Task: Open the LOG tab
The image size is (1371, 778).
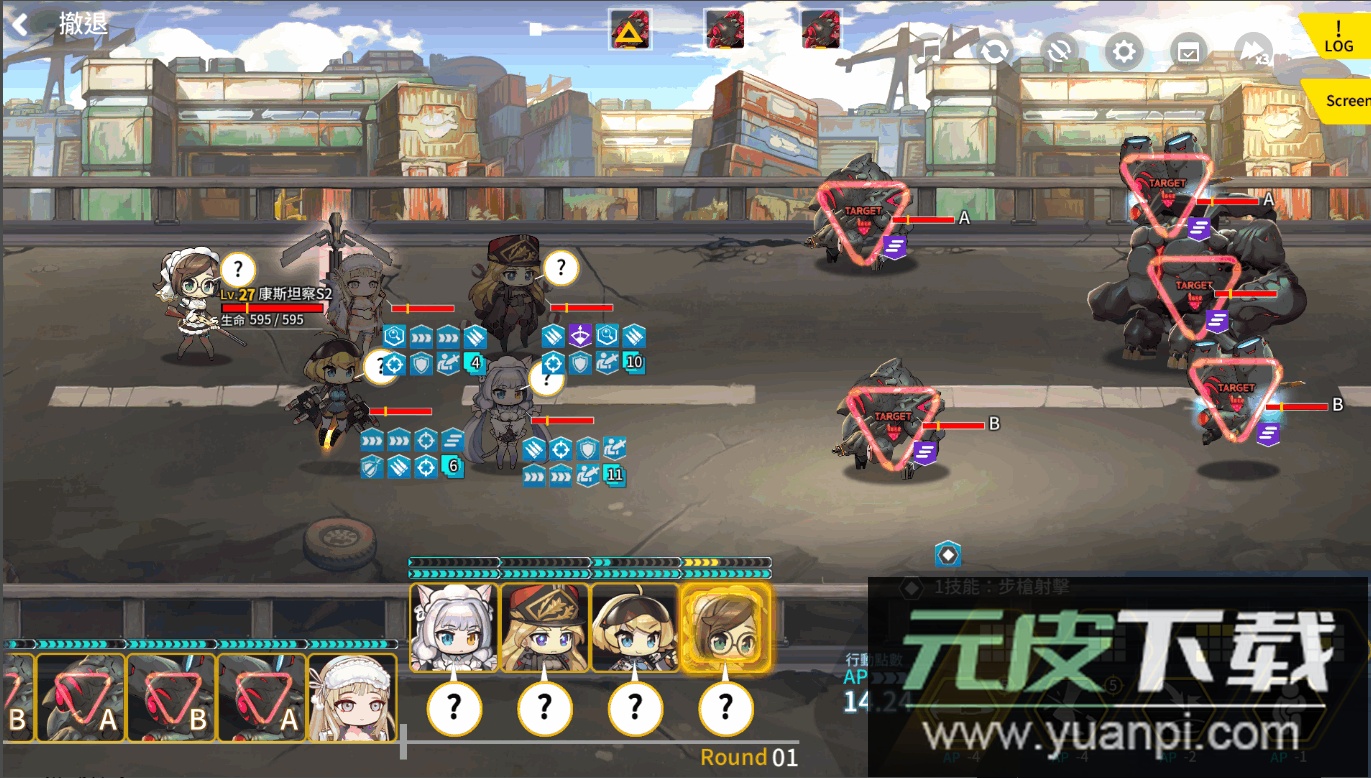Action: (1338, 35)
